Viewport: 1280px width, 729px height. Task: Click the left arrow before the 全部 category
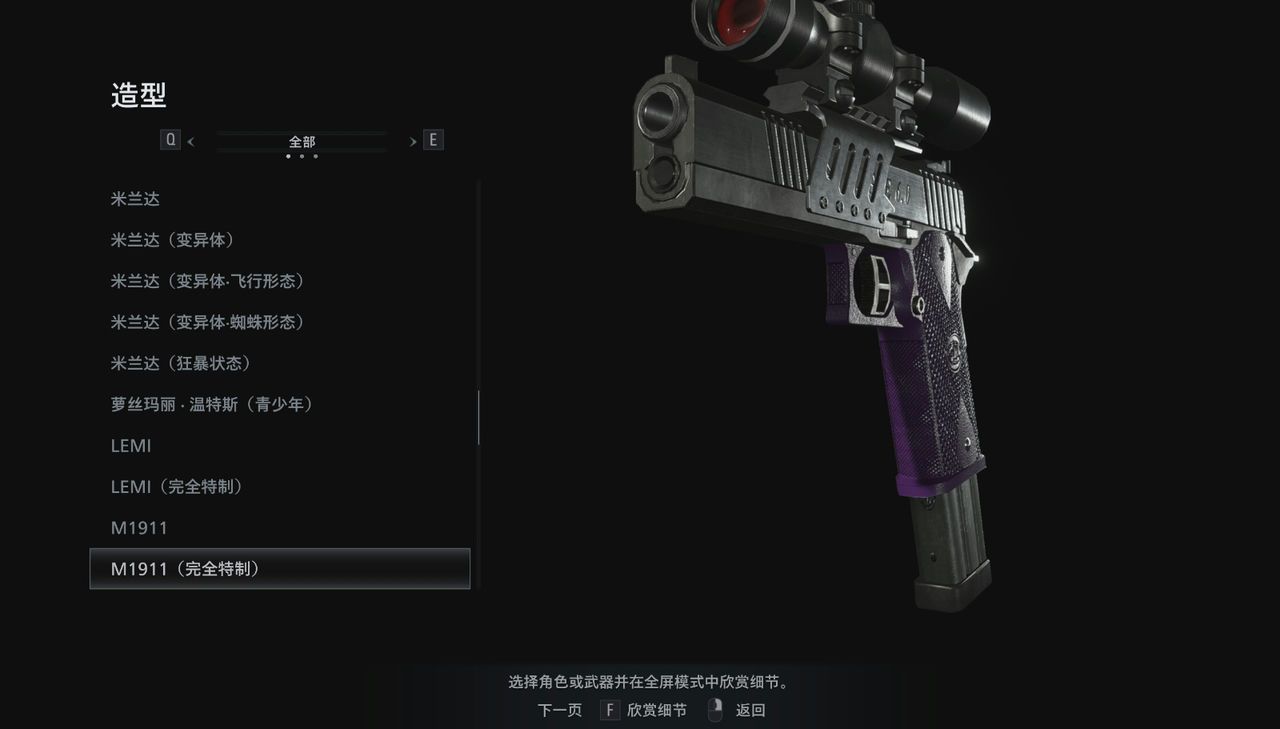(189, 141)
